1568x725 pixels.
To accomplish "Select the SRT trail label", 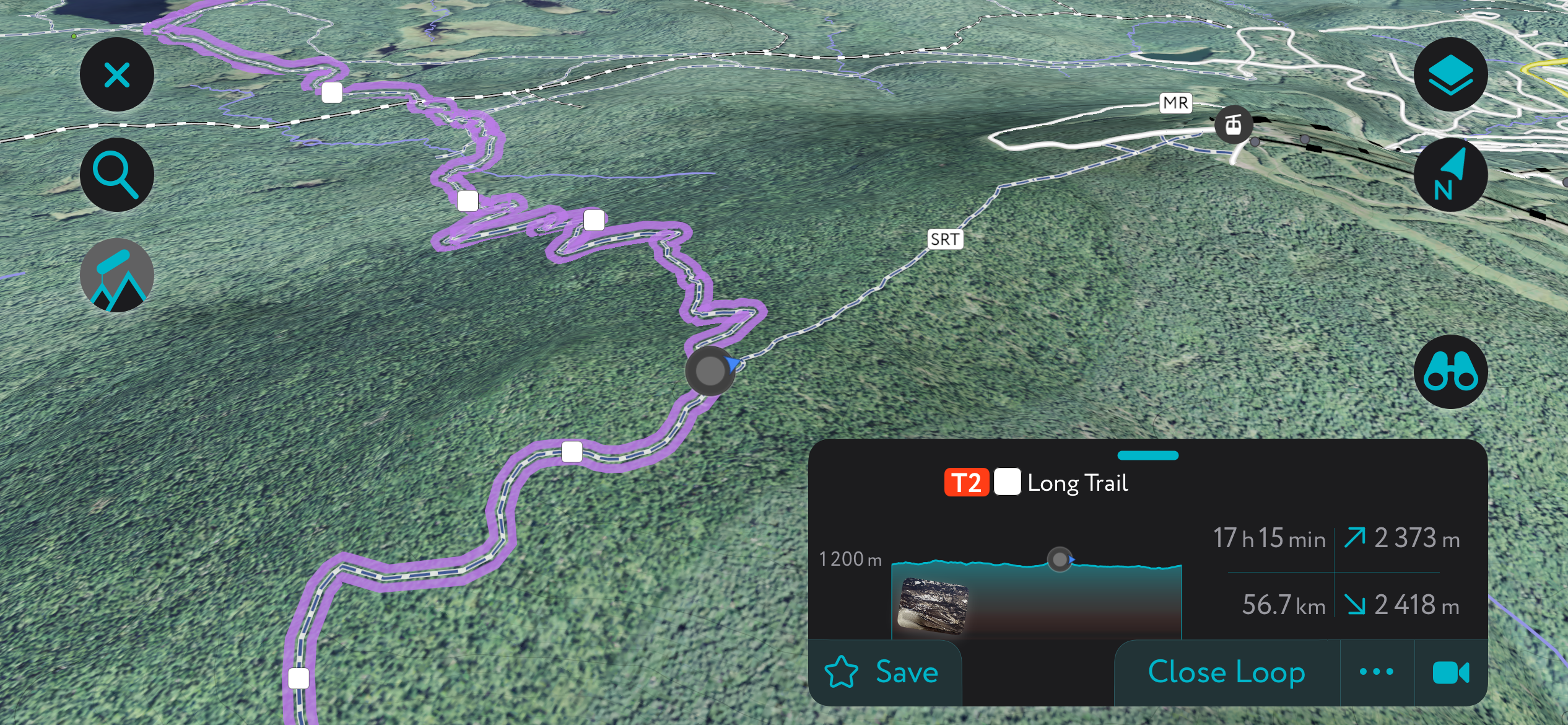I will [x=945, y=239].
